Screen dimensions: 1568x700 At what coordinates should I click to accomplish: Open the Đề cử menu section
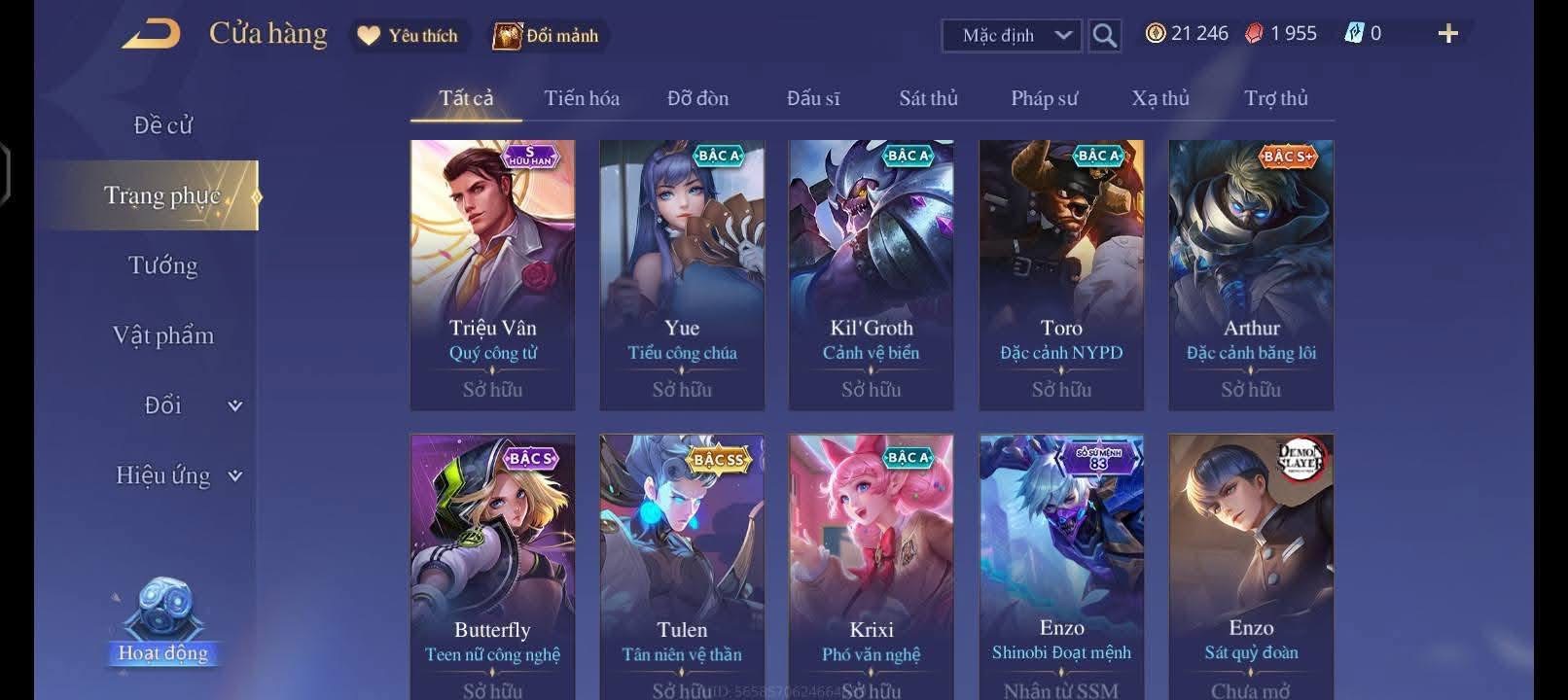click(x=162, y=125)
